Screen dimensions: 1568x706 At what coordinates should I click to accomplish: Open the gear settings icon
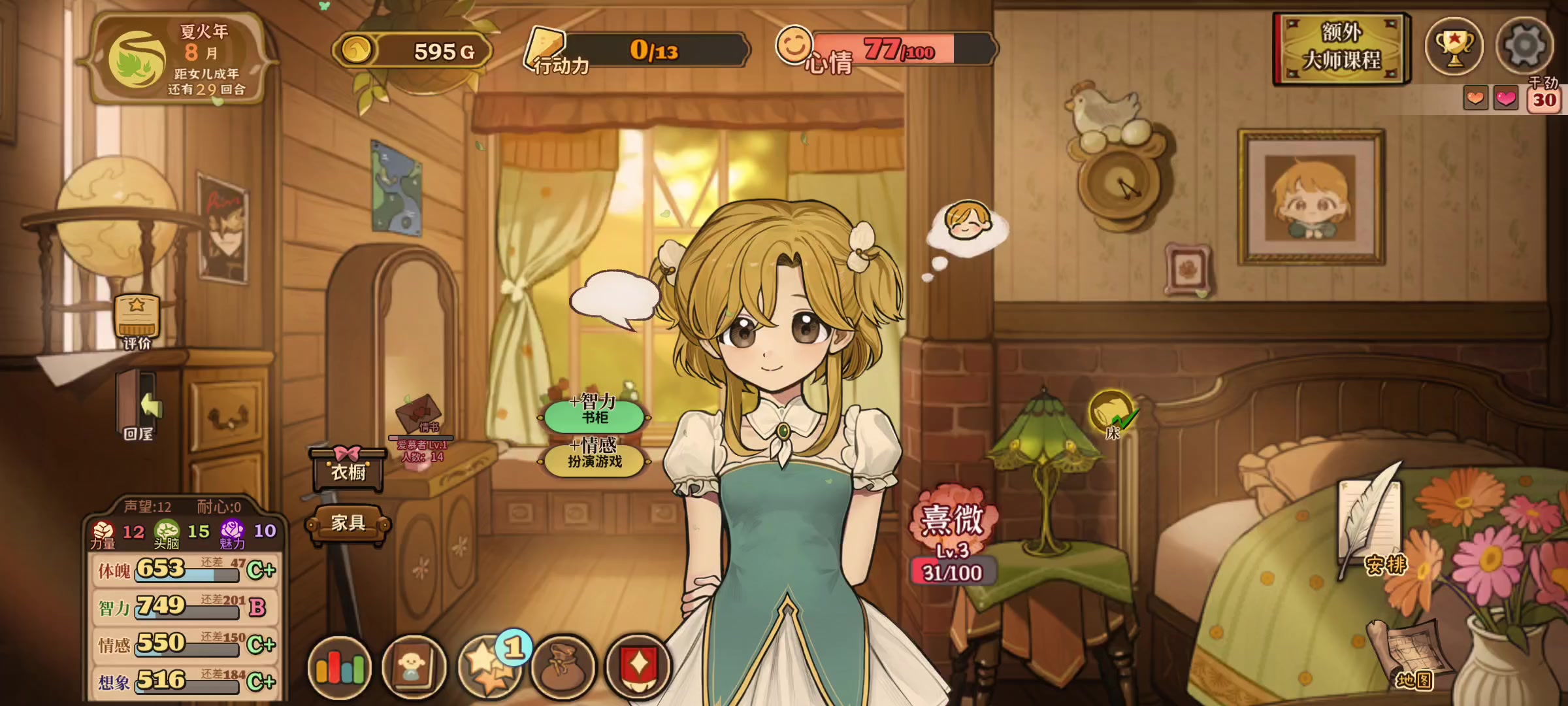coord(1524,46)
